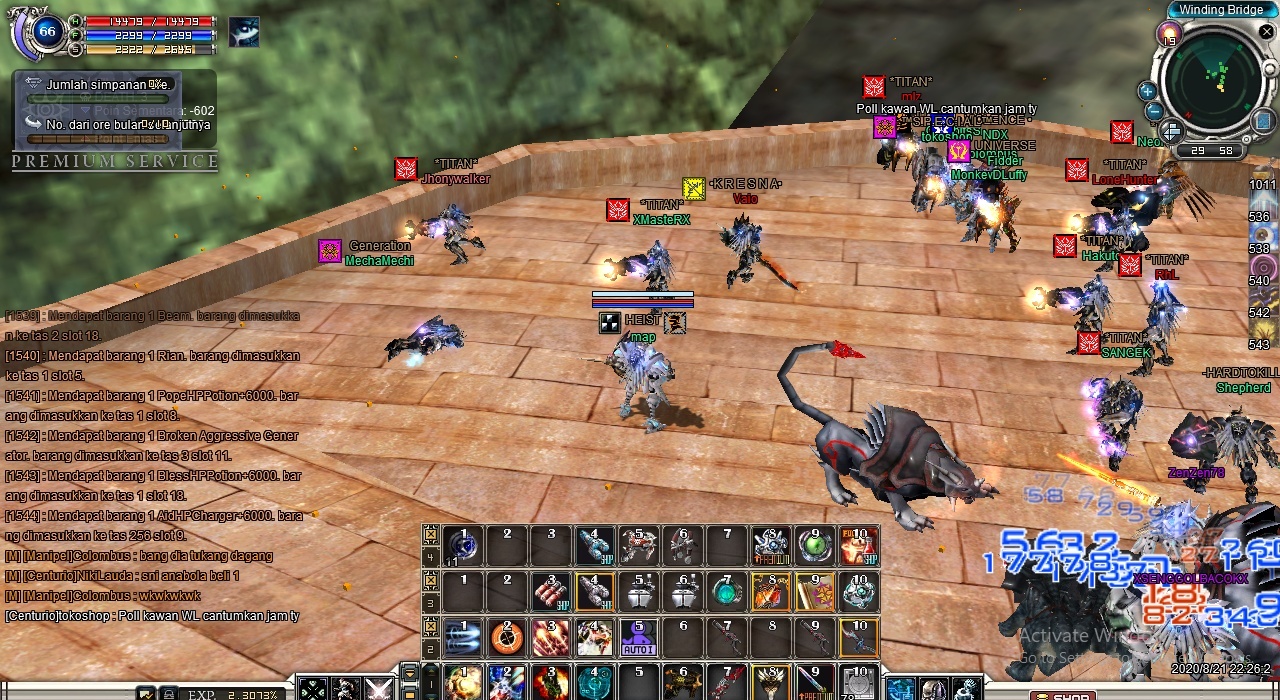Use the red potion item in hotbar four
The width and height of the screenshot is (1280, 700).
(859, 545)
